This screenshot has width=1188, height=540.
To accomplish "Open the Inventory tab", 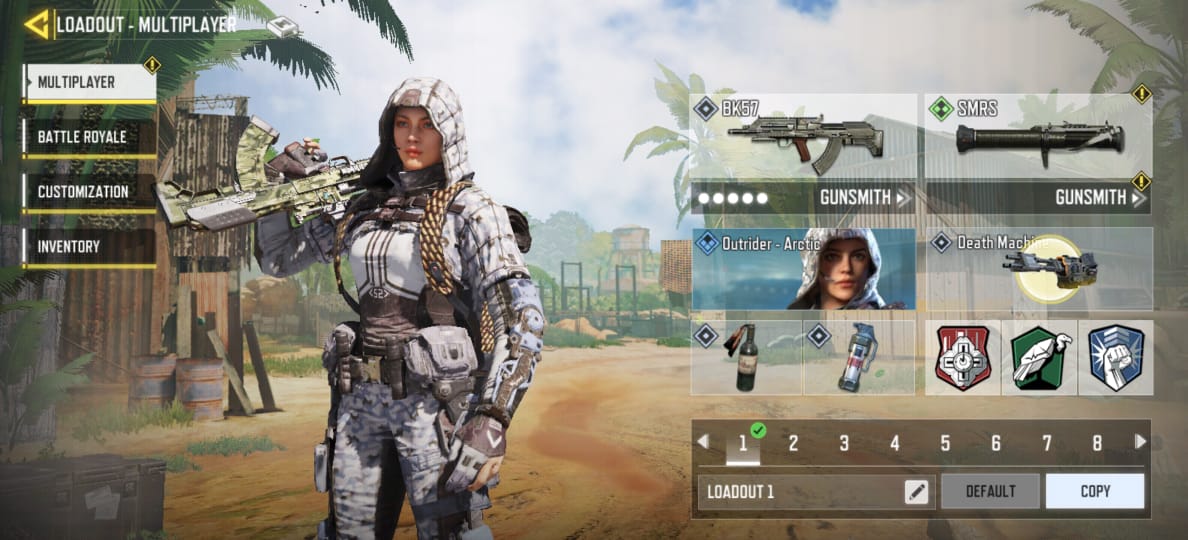I will [x=90, y=245].
